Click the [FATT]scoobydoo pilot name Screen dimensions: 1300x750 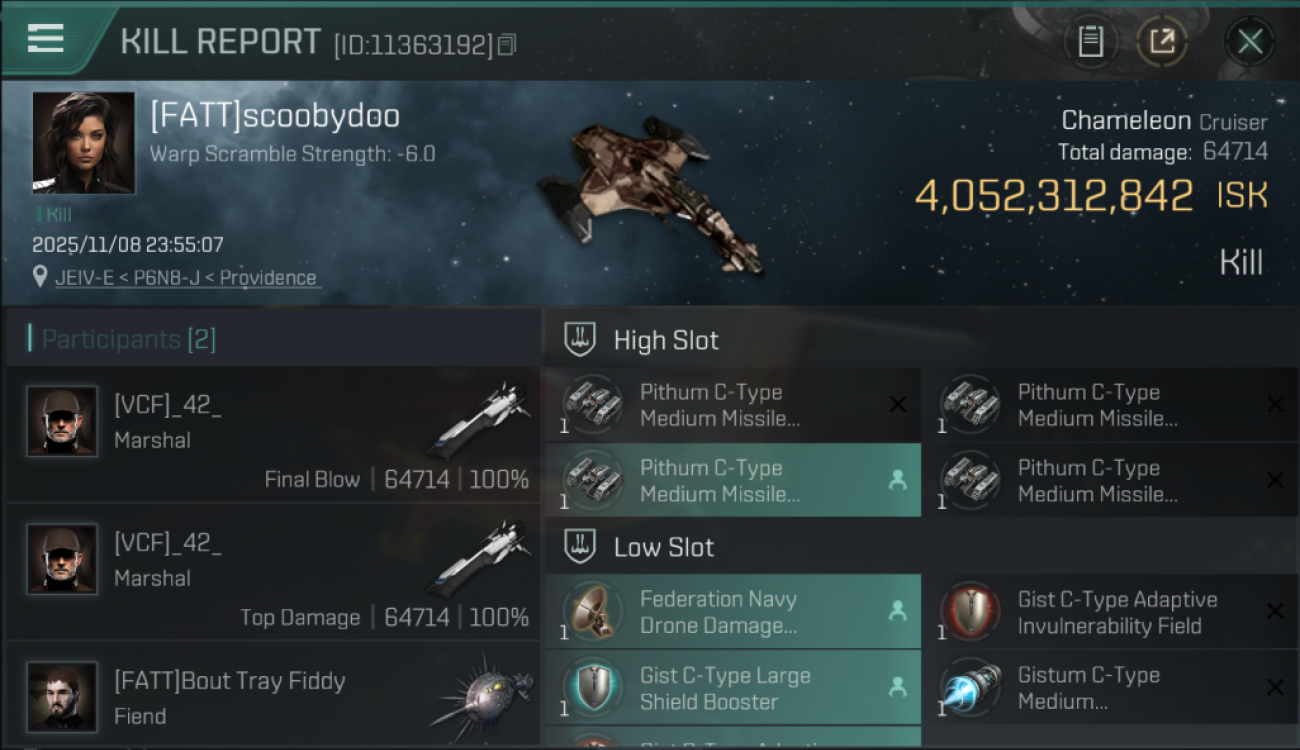273,115
